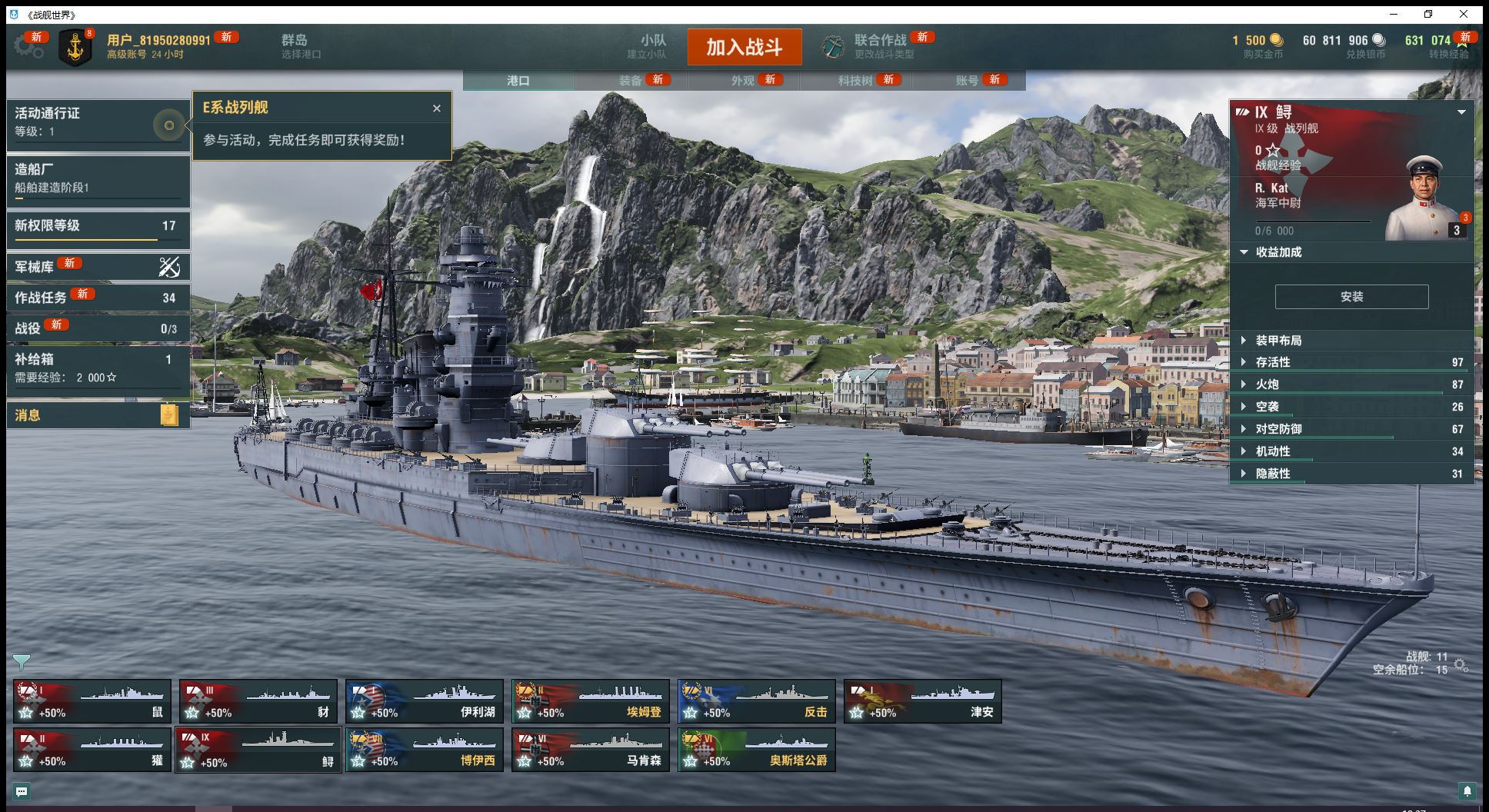1489x812 pixels.
Task: Select the 奥斯塔公爵 ship card
Action: (x=757, y=750)
